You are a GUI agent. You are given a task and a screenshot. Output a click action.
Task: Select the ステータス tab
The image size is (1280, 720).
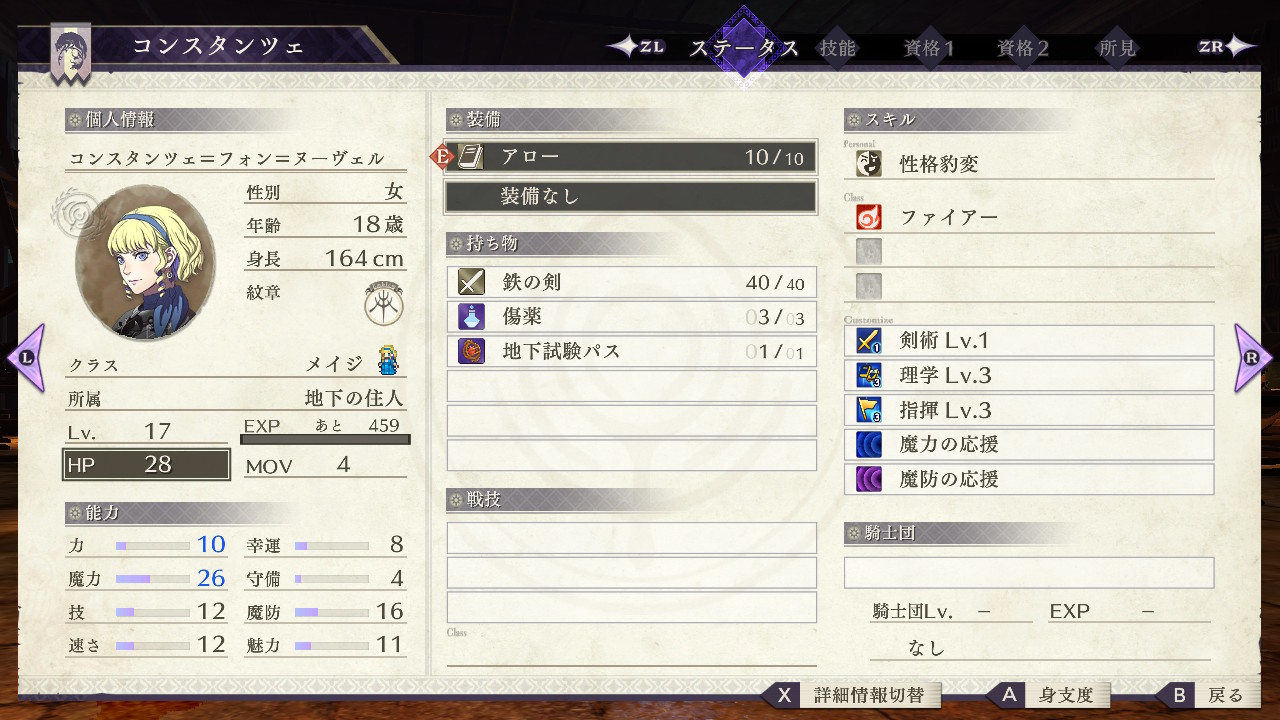click(744, 48)
